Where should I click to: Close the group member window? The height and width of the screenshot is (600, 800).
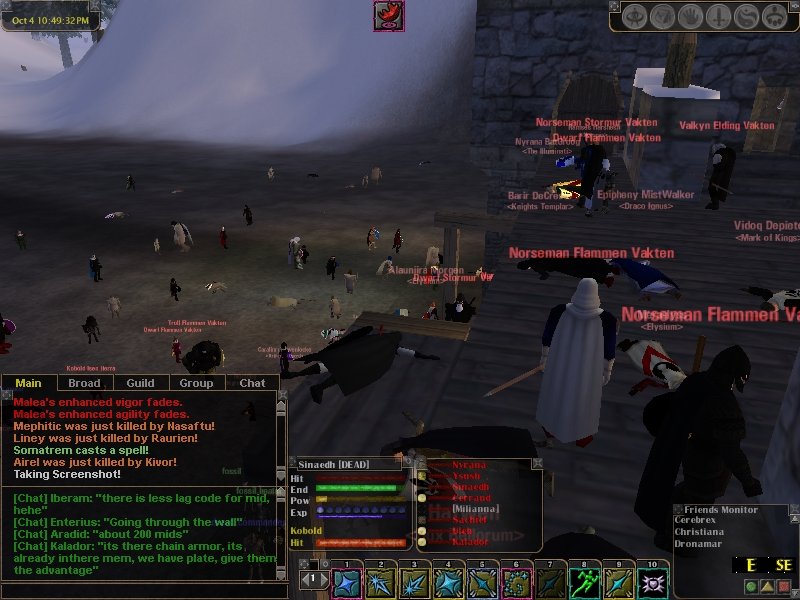pyautogui.click(x=537, y=464)
